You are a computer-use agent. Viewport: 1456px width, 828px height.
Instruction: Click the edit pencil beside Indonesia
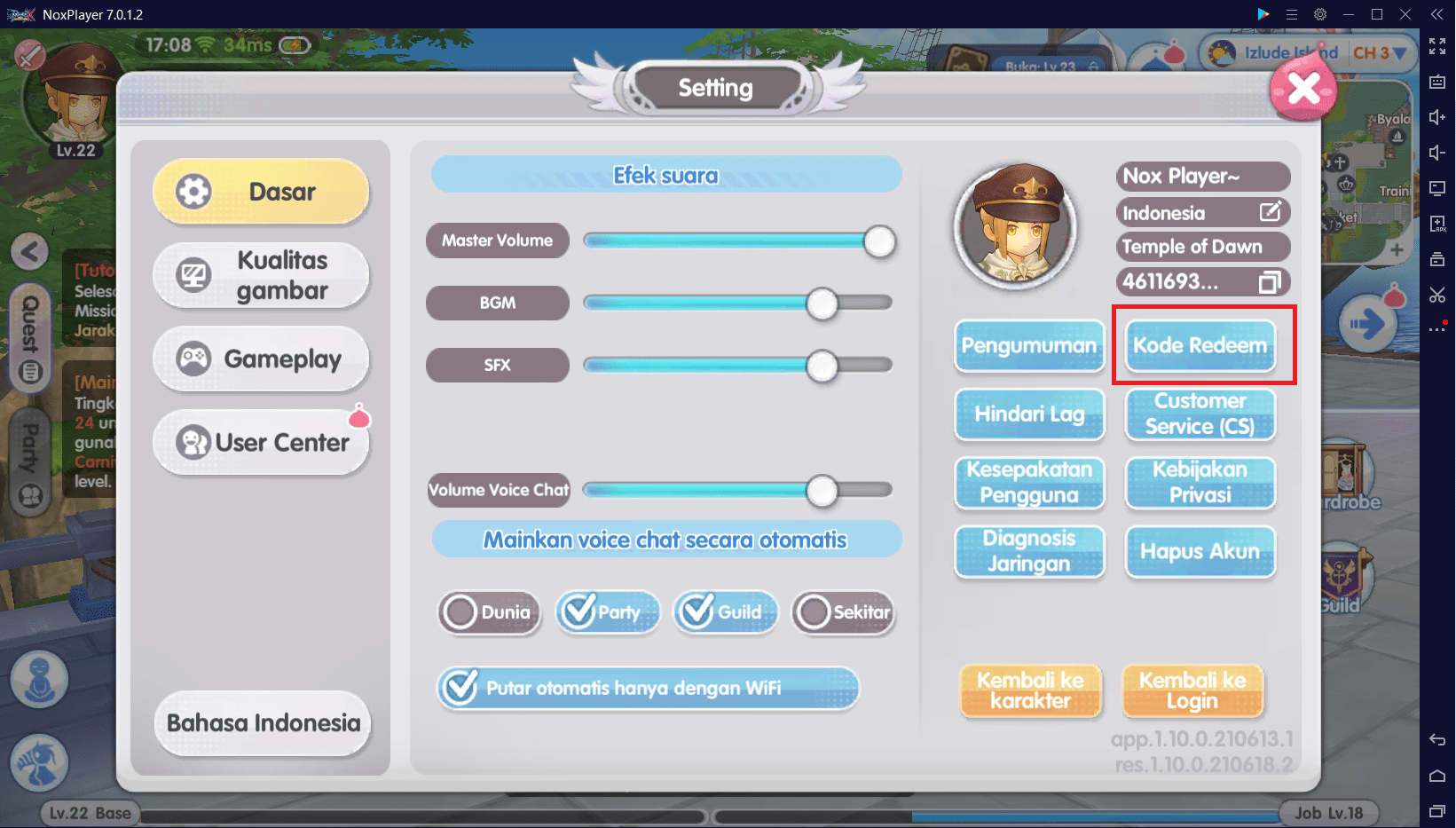[1271, 212]
